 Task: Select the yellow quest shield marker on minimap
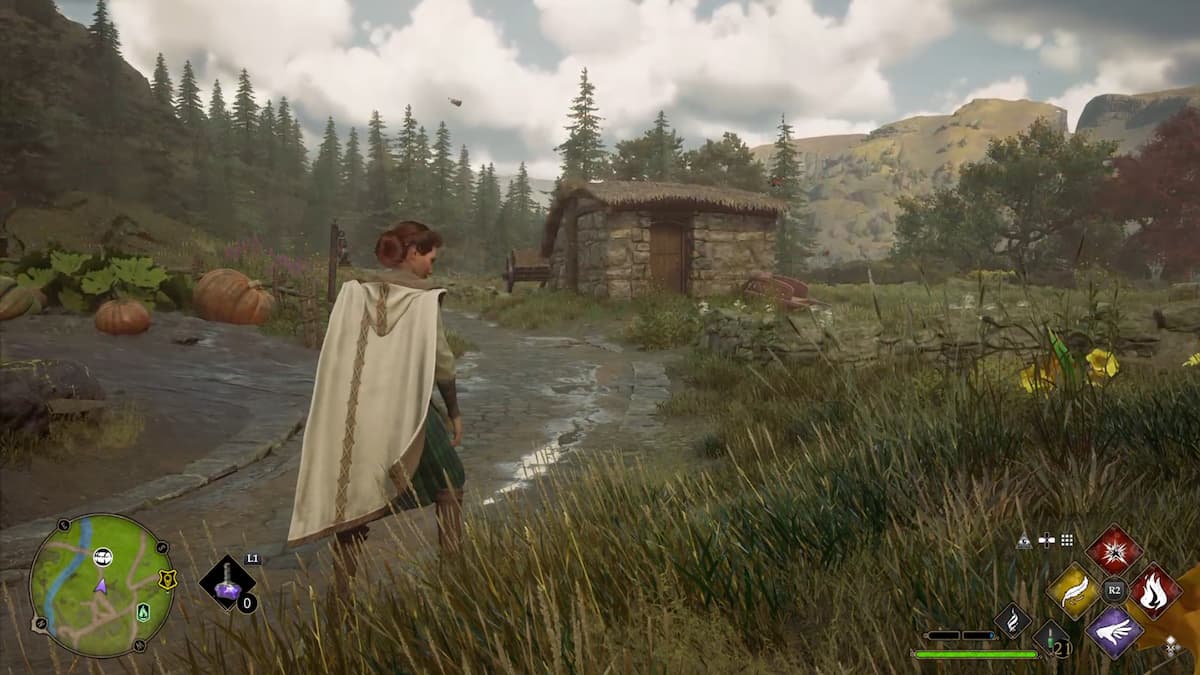pos(167,579)
